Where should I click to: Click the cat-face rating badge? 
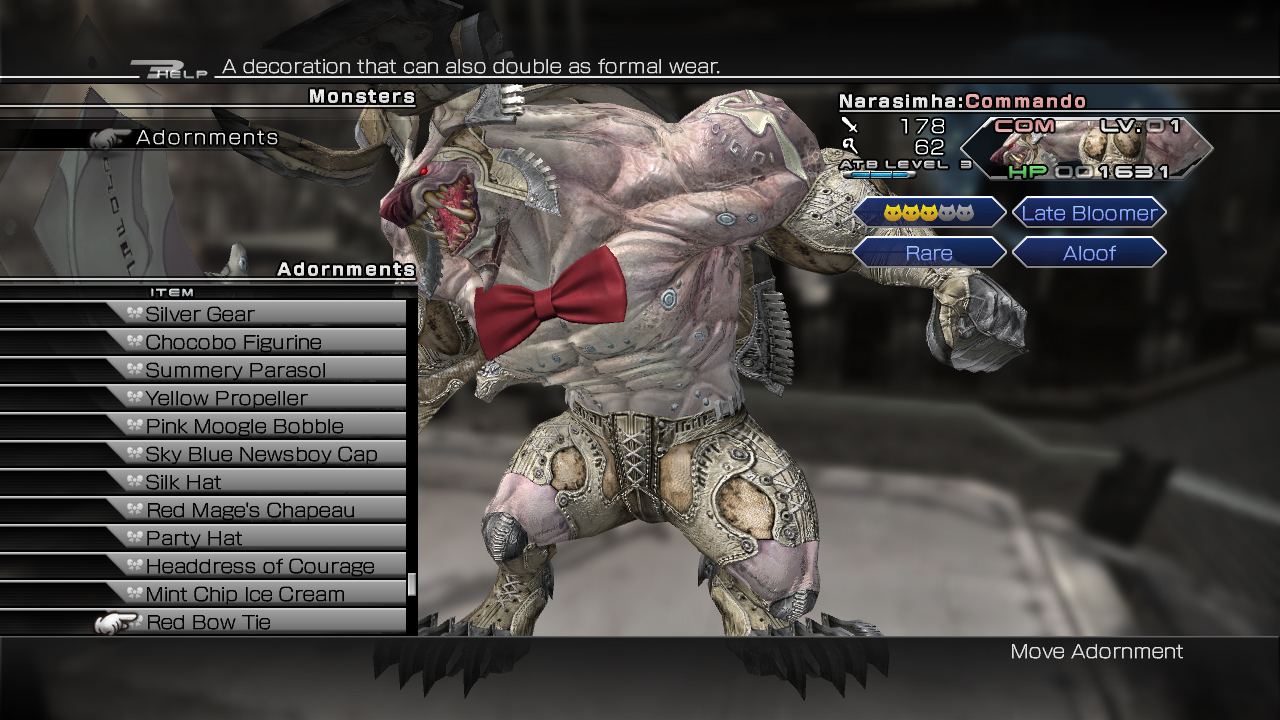tap(929, 213)
